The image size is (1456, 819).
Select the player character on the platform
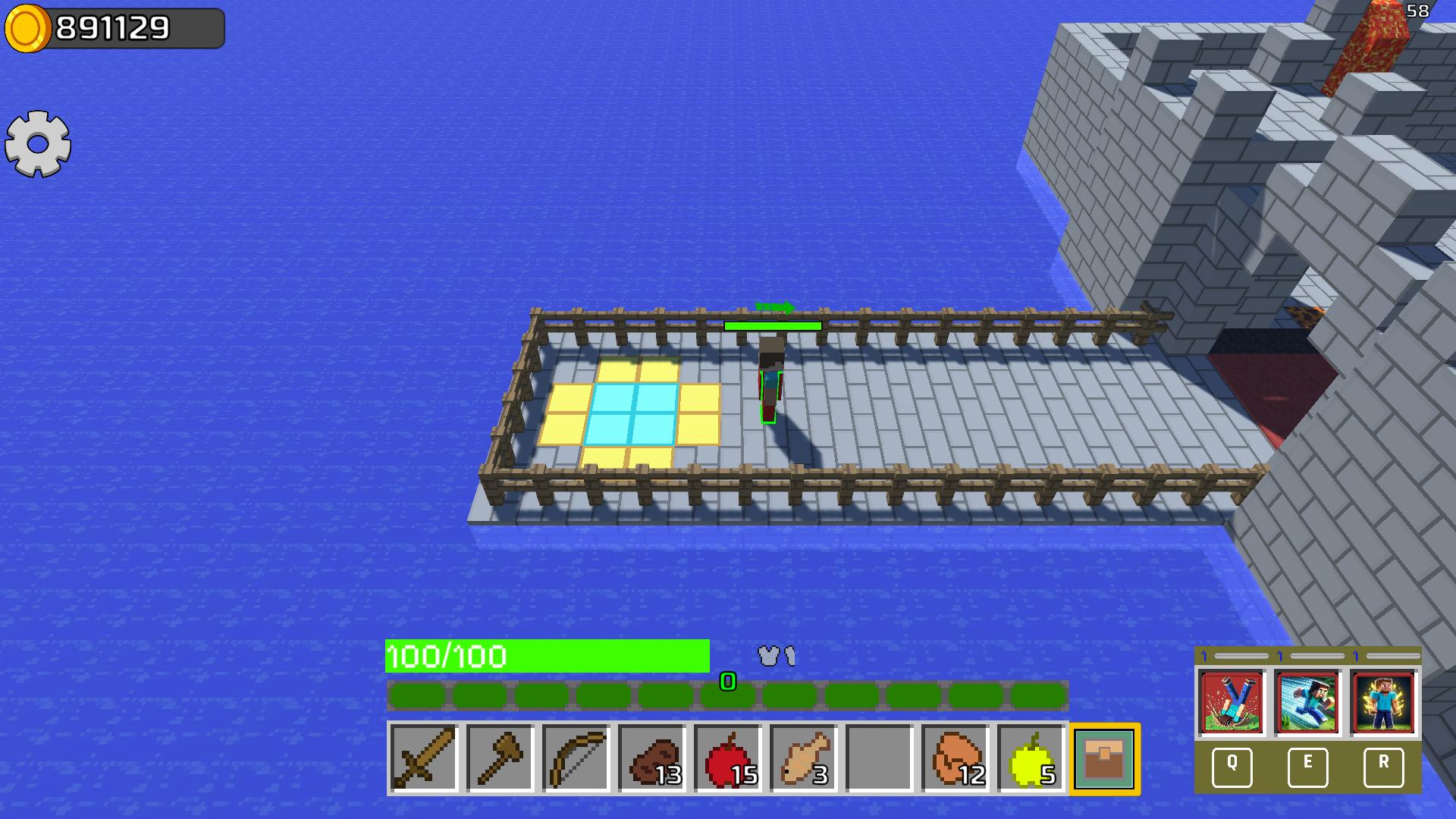click(x=770, y=379)
